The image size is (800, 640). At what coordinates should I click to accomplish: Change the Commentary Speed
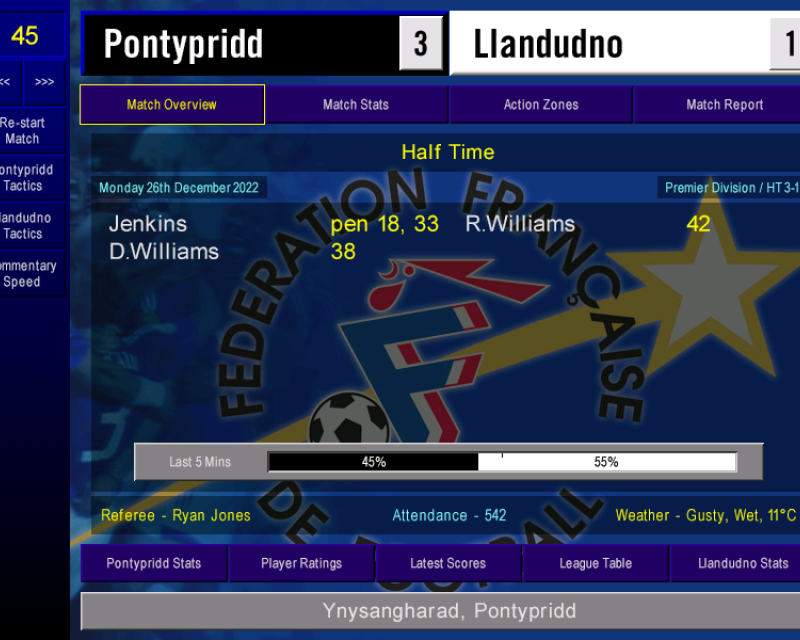click(x=24, y=274)
